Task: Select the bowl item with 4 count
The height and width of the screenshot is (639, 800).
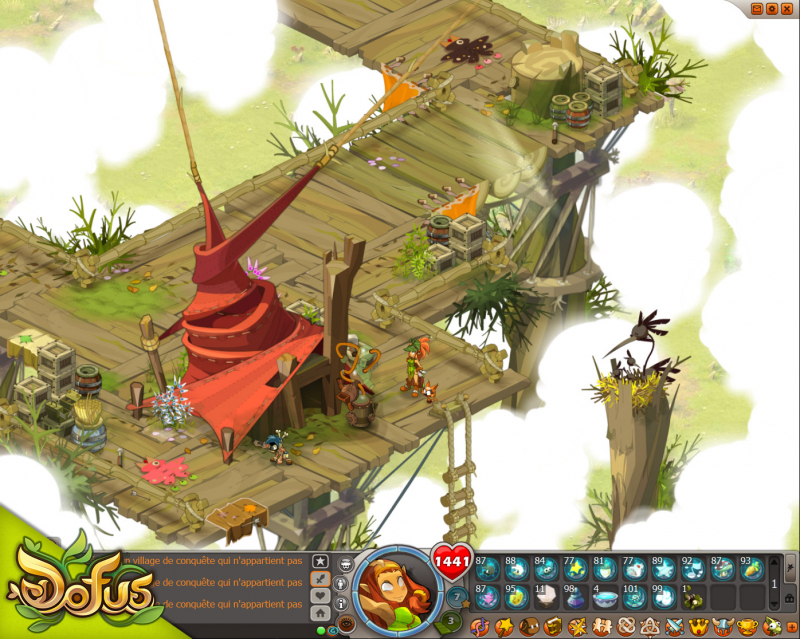Action: point(604,597)
